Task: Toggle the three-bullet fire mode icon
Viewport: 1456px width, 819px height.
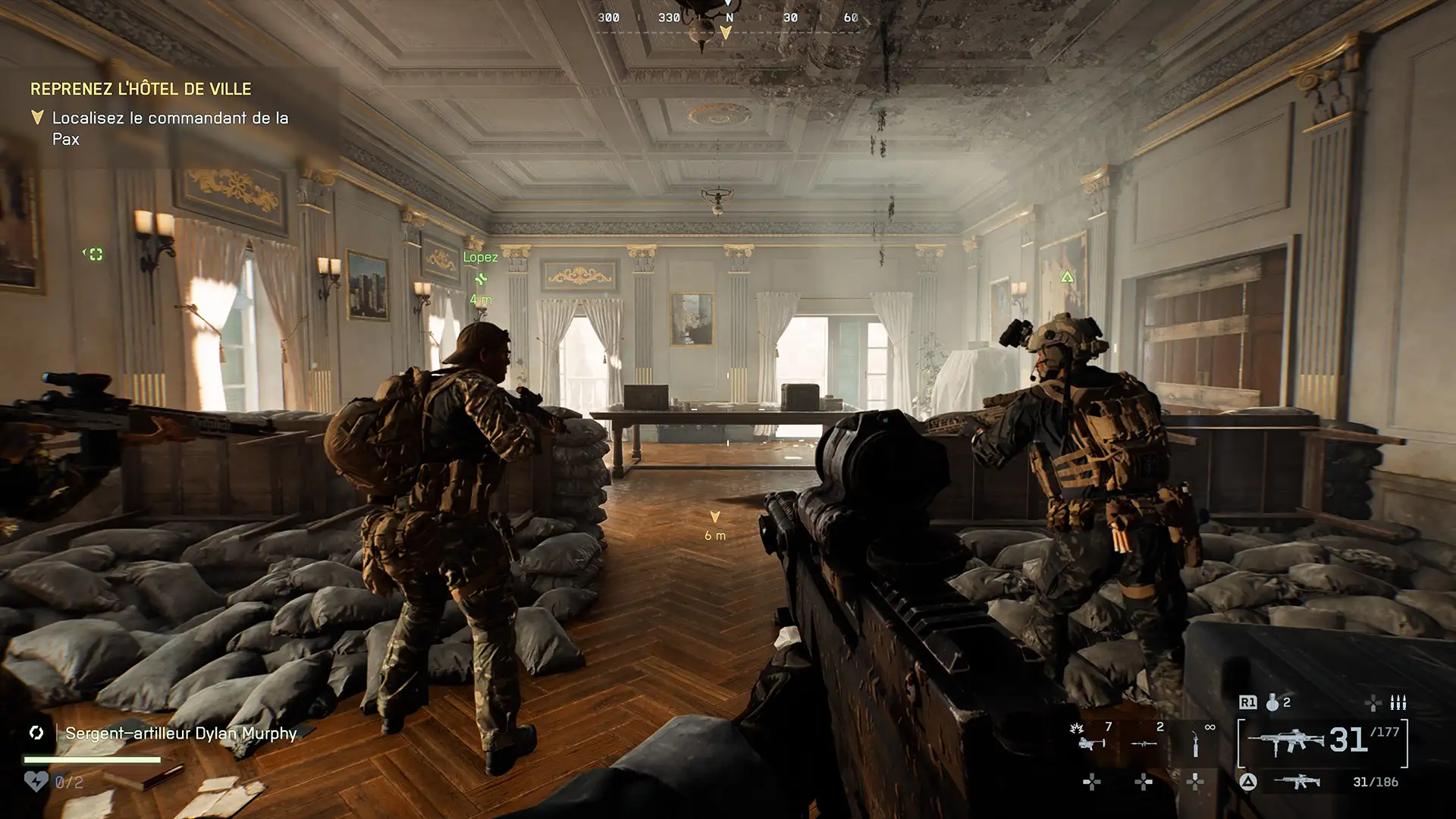Action: (1398, 703)
